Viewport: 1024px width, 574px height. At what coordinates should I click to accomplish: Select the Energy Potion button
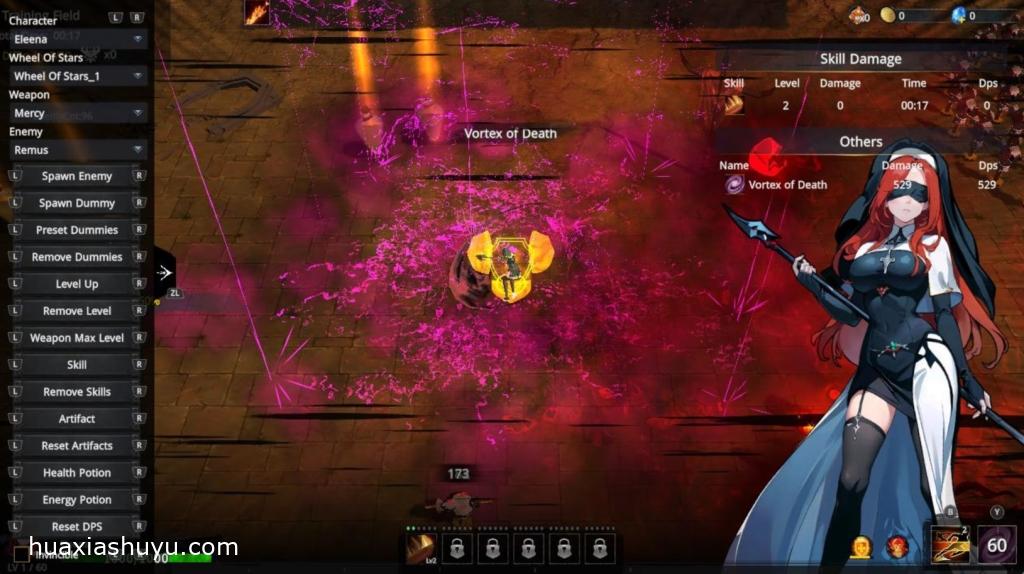[77, 500]
